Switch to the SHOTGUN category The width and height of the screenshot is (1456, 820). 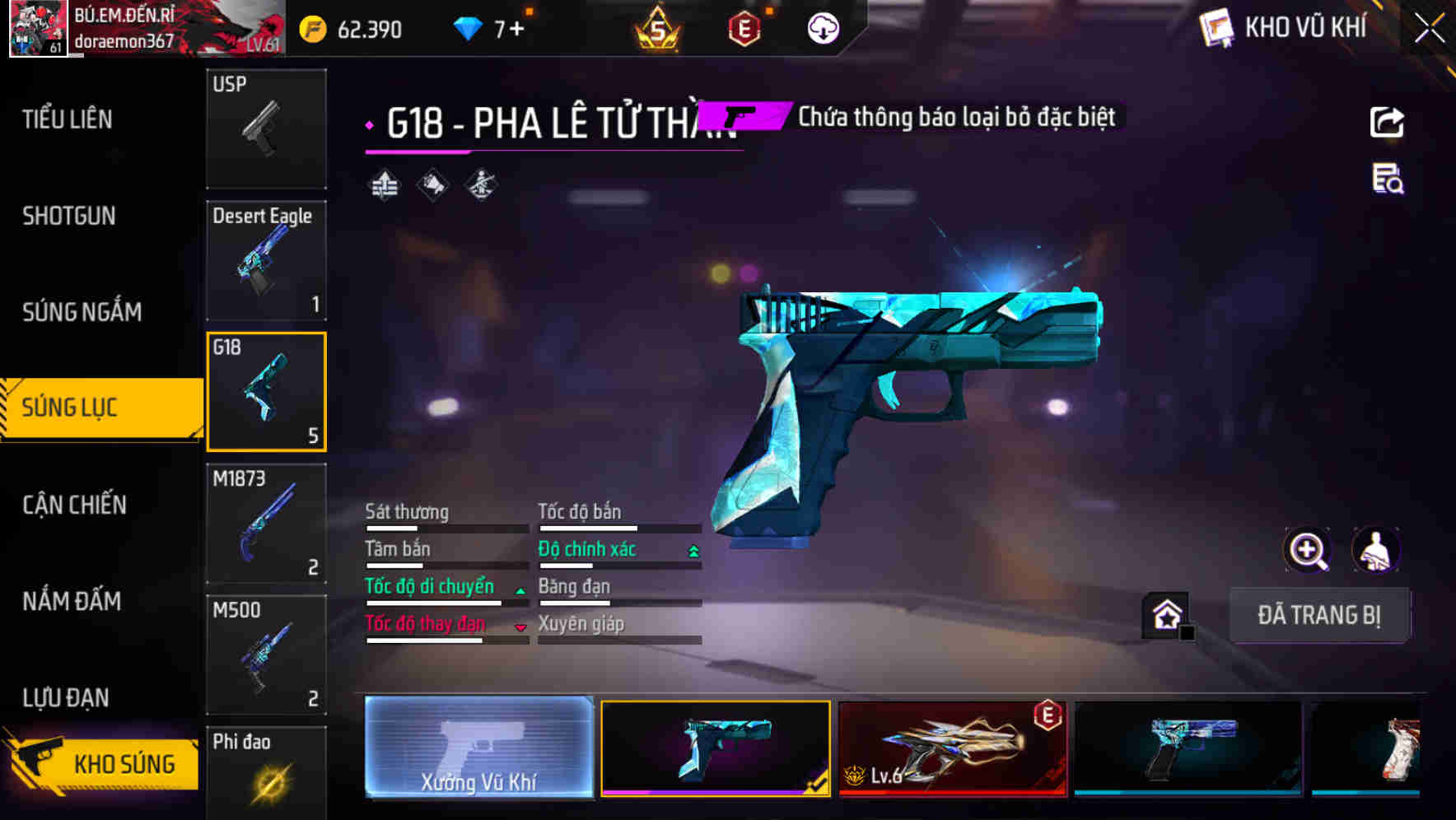pos(69,216)
